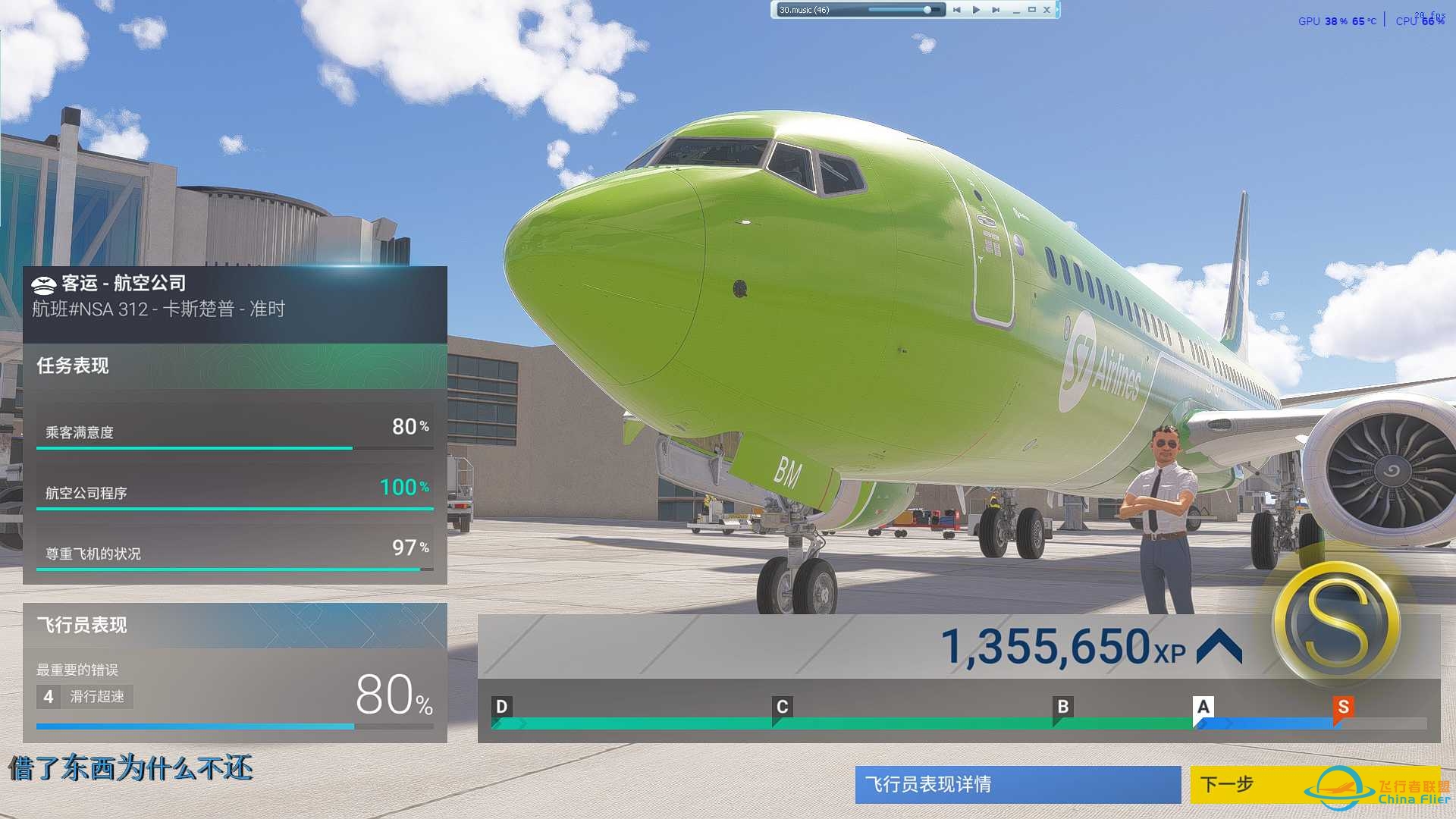The width and height of the screenshot is (1456, 819).
Task: Close the music player mini window
Action: 1046,10
